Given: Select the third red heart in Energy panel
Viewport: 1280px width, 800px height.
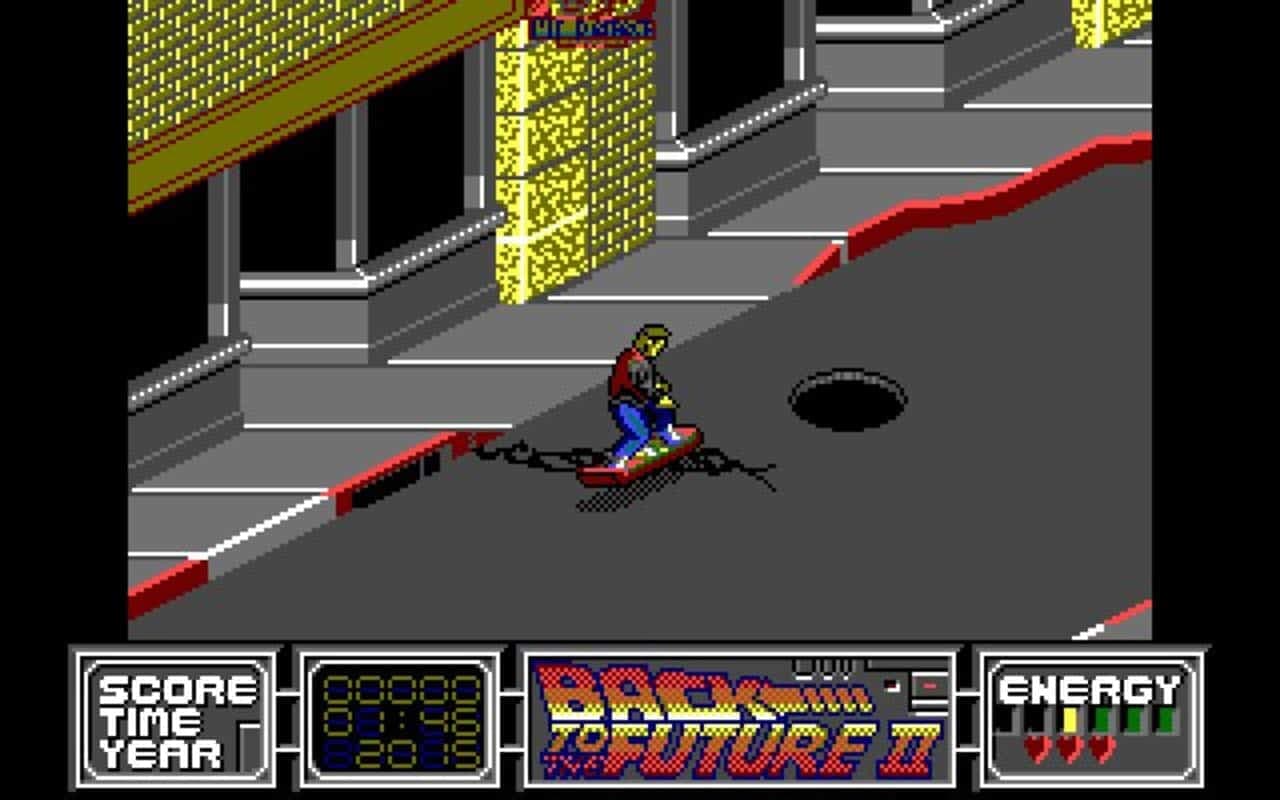Looking at the screenshot, I should [x=1102, y=748].
